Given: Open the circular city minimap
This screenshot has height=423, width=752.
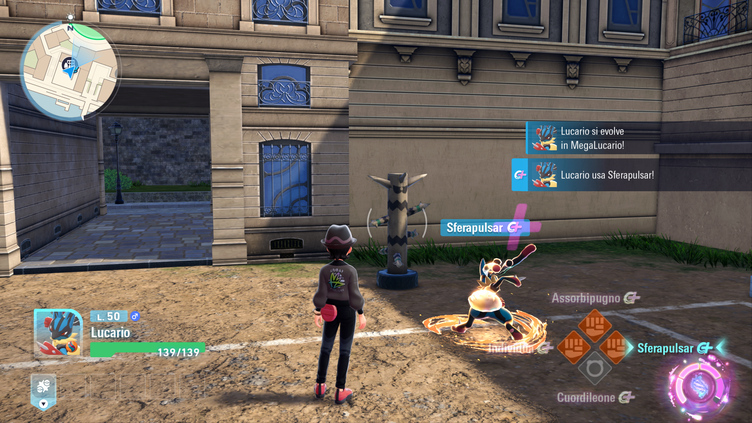Looking at the screenshot, I should pyautogui.click(x=69, y=69).
